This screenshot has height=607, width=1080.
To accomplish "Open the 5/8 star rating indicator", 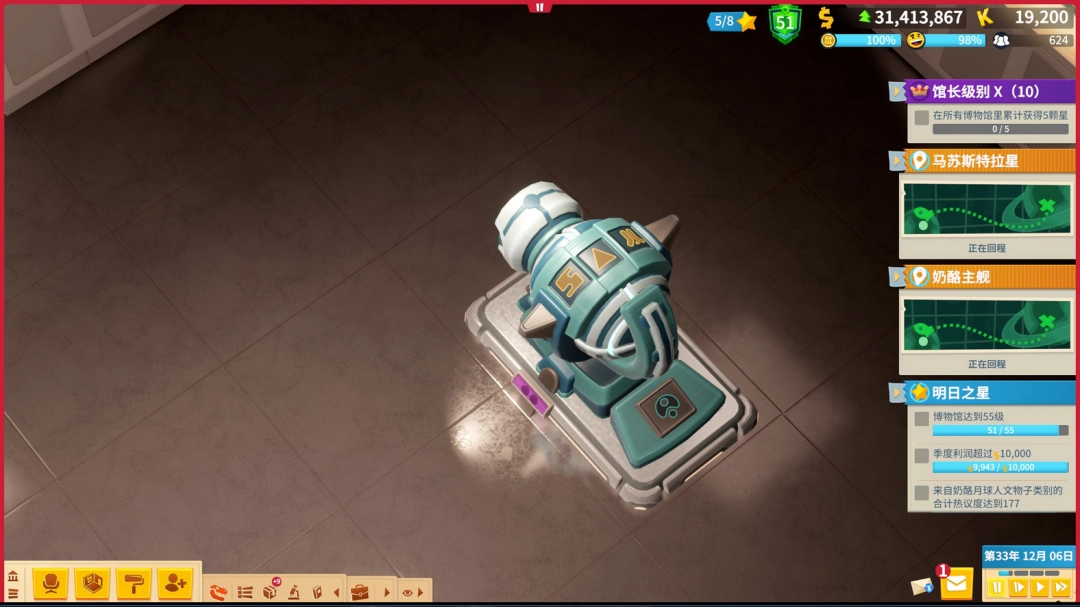I will coord(733,21).
